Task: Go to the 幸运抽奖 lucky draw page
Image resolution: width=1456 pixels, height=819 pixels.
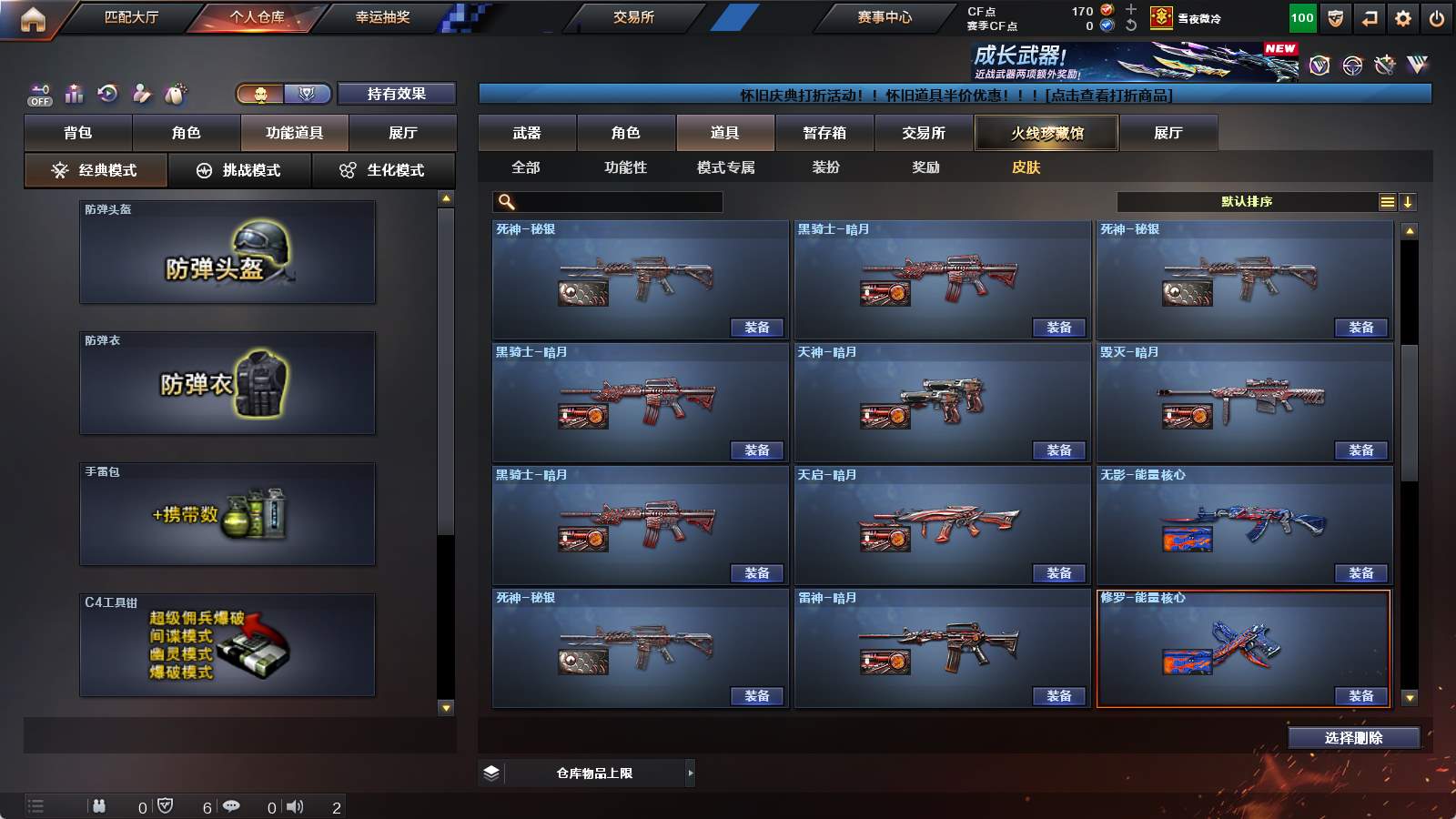Action: [382, 17]
